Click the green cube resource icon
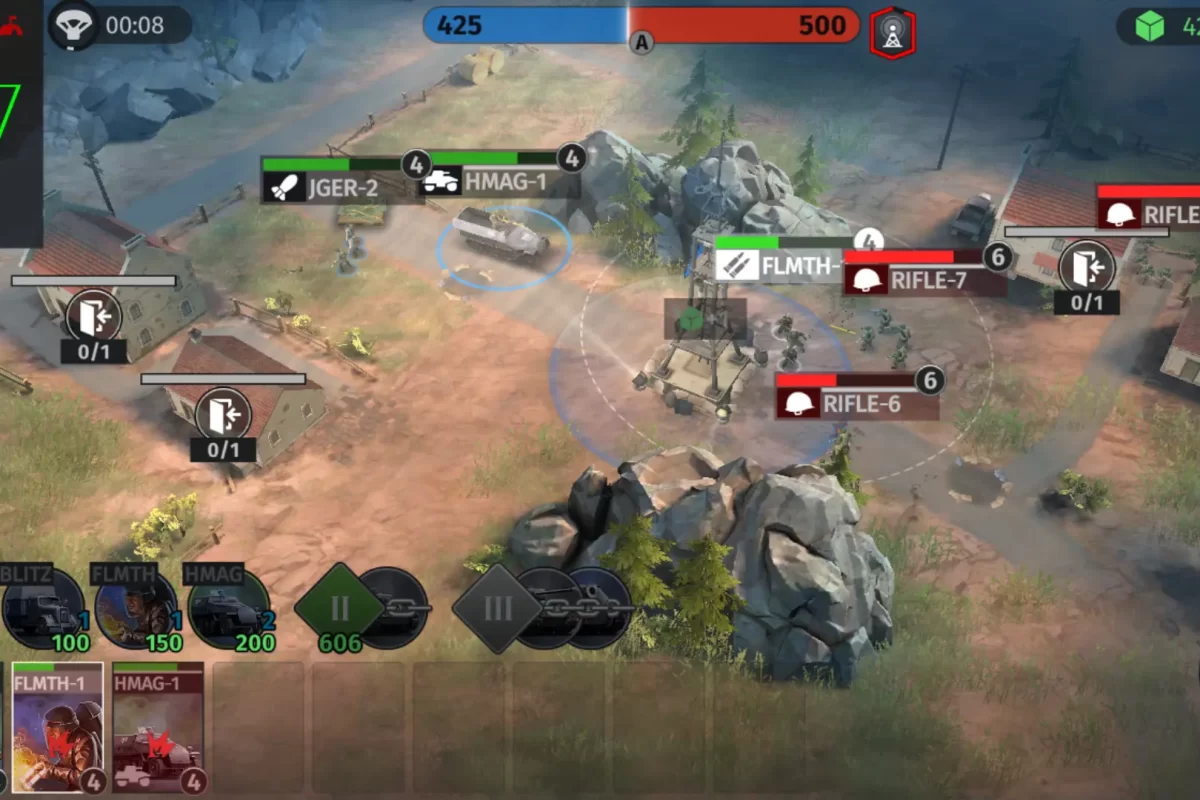 (x=1150, y=26)
